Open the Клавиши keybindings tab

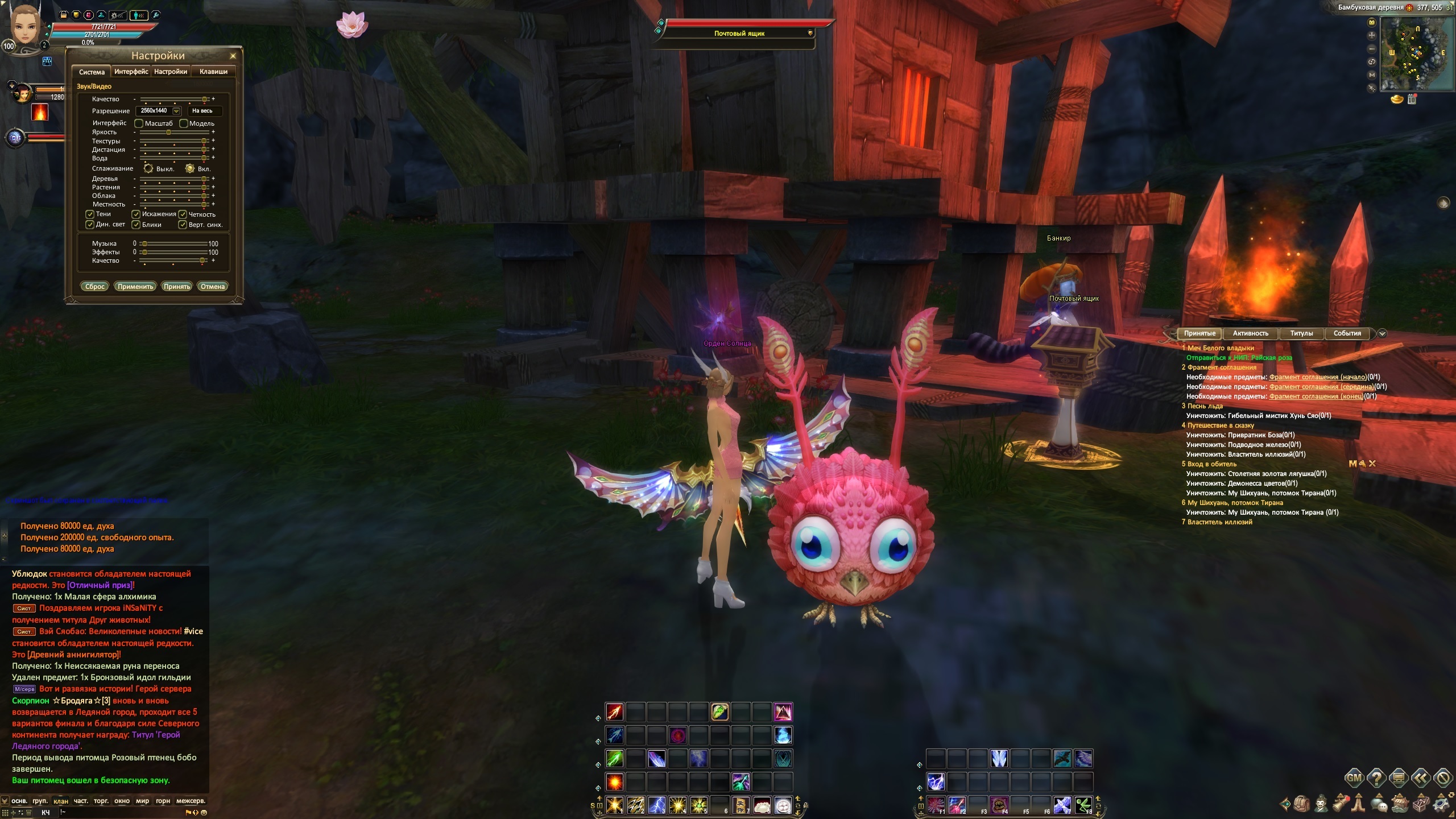[x=213, y=72]
